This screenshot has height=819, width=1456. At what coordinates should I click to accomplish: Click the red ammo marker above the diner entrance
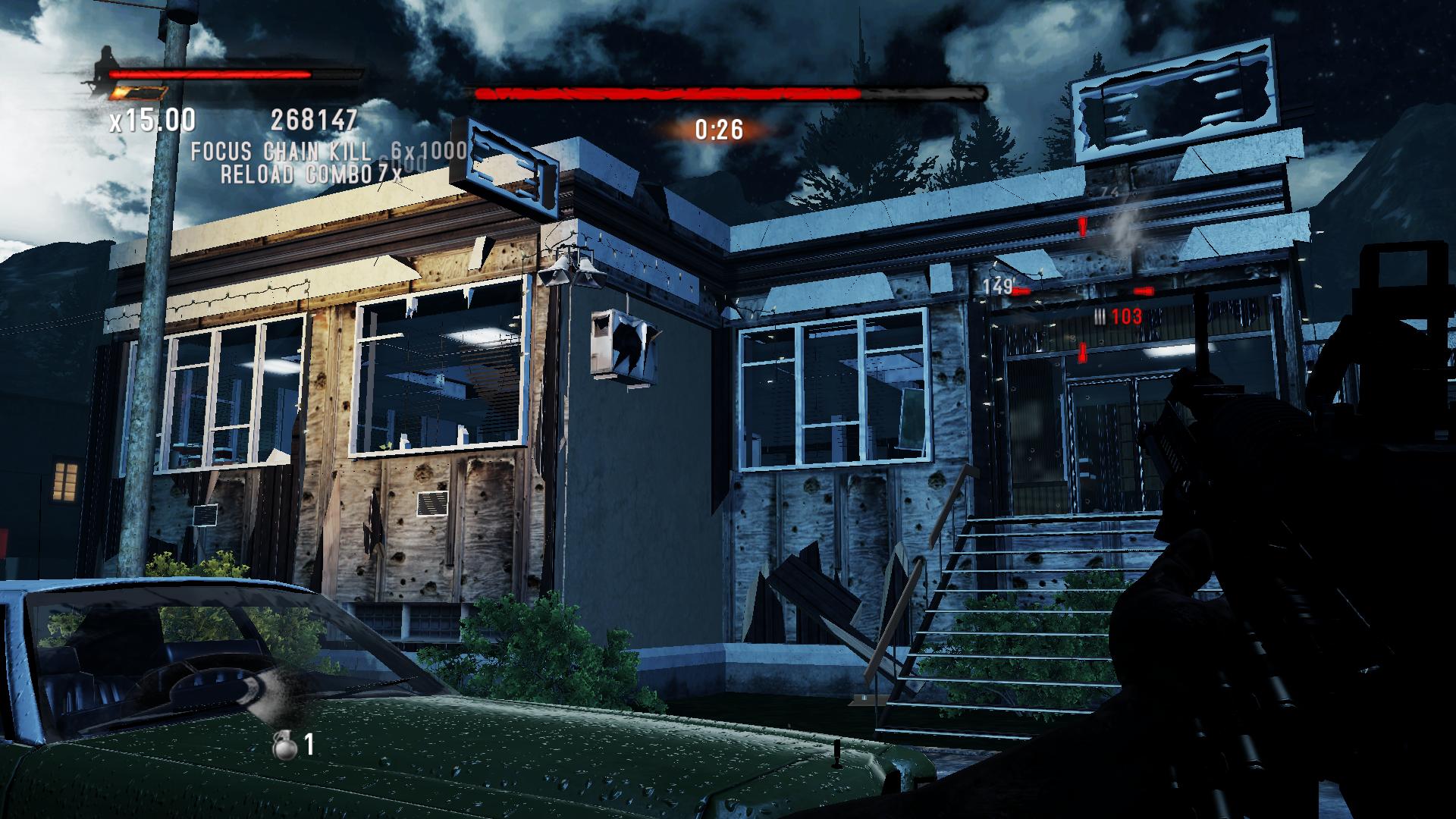coord(1083,226)
